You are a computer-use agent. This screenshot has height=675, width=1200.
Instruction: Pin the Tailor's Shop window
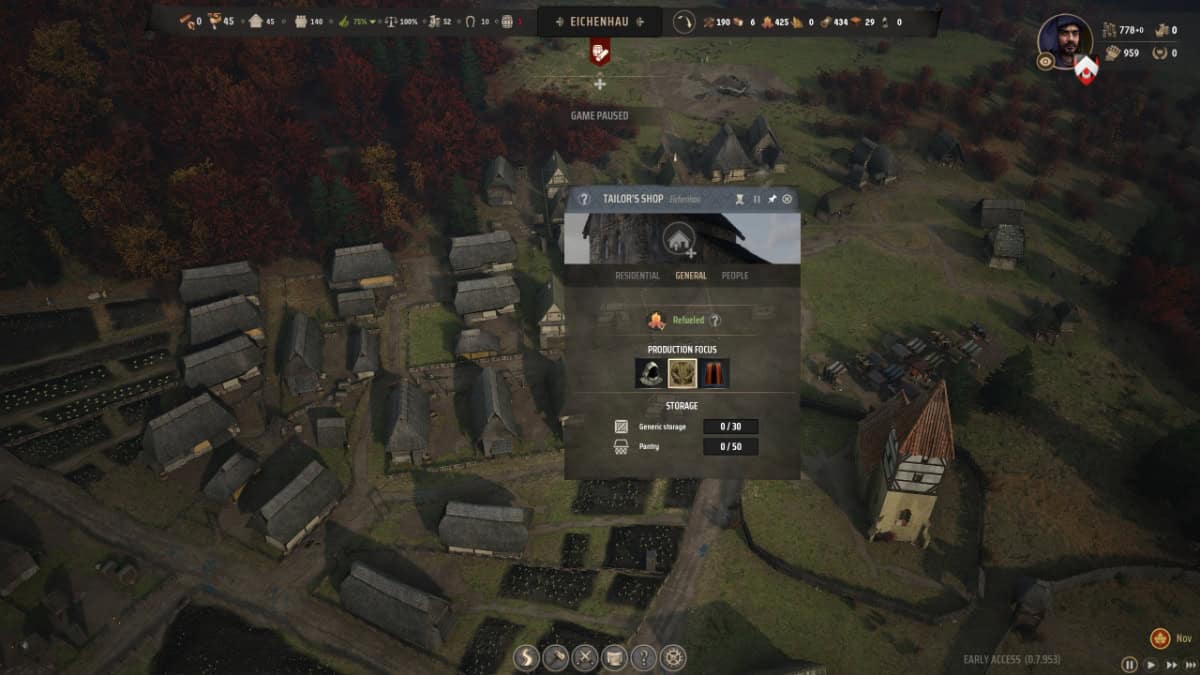click(x=772, y=199)
